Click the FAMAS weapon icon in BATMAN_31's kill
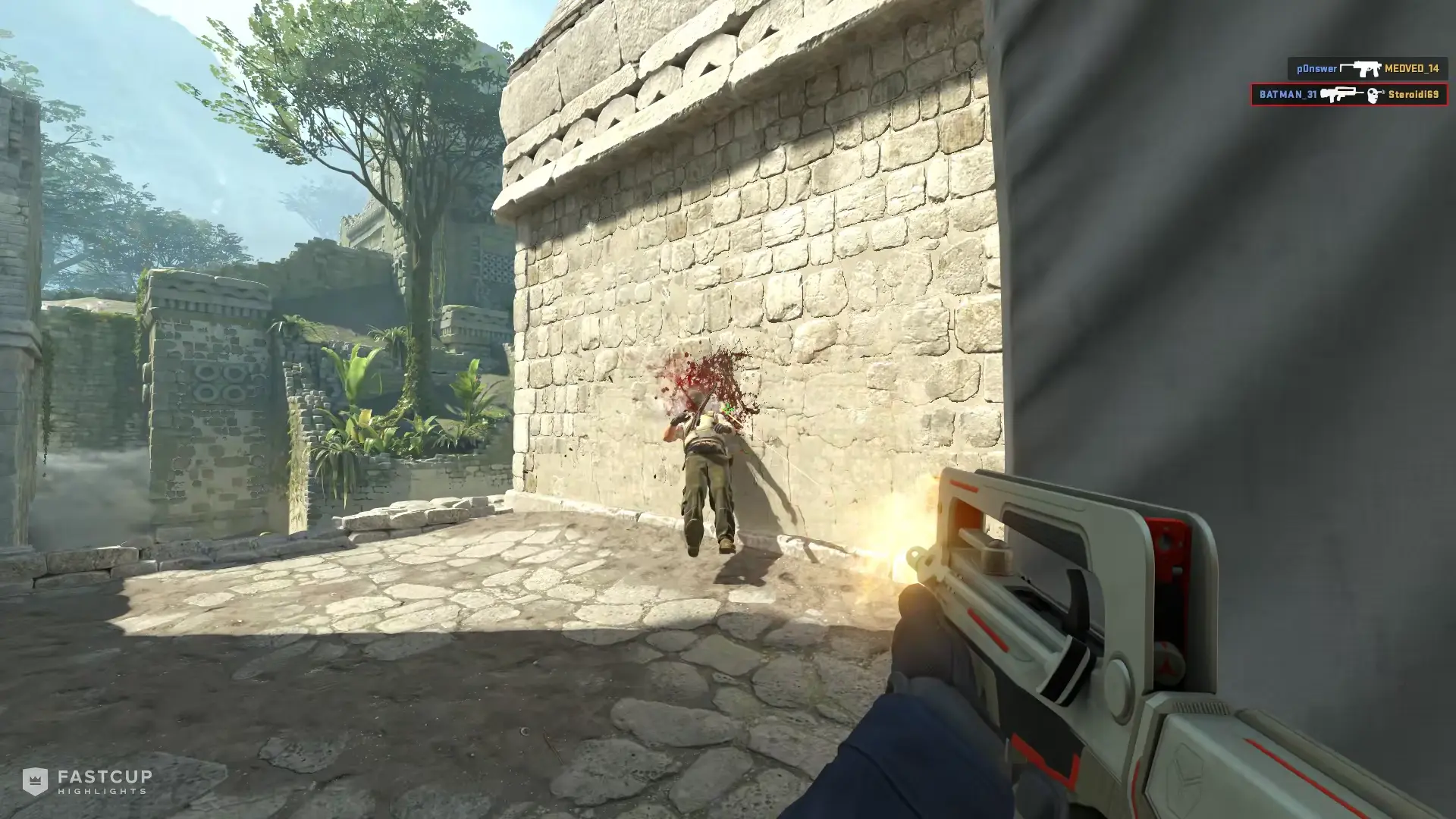Viewport: 1456px width, 819px height. (x=1340, y=93)
